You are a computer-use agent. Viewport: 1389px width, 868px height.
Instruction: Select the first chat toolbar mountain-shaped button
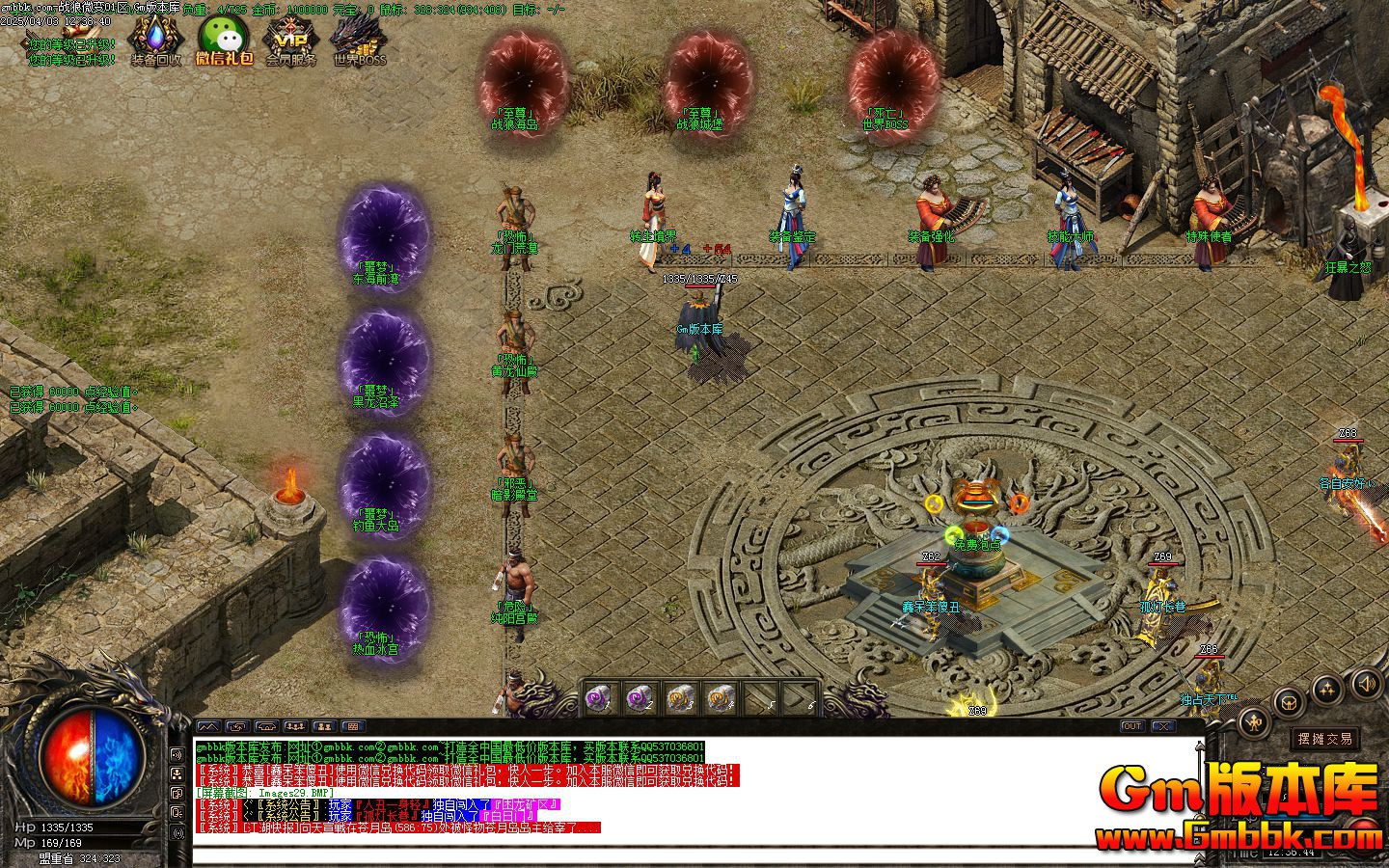208,726
